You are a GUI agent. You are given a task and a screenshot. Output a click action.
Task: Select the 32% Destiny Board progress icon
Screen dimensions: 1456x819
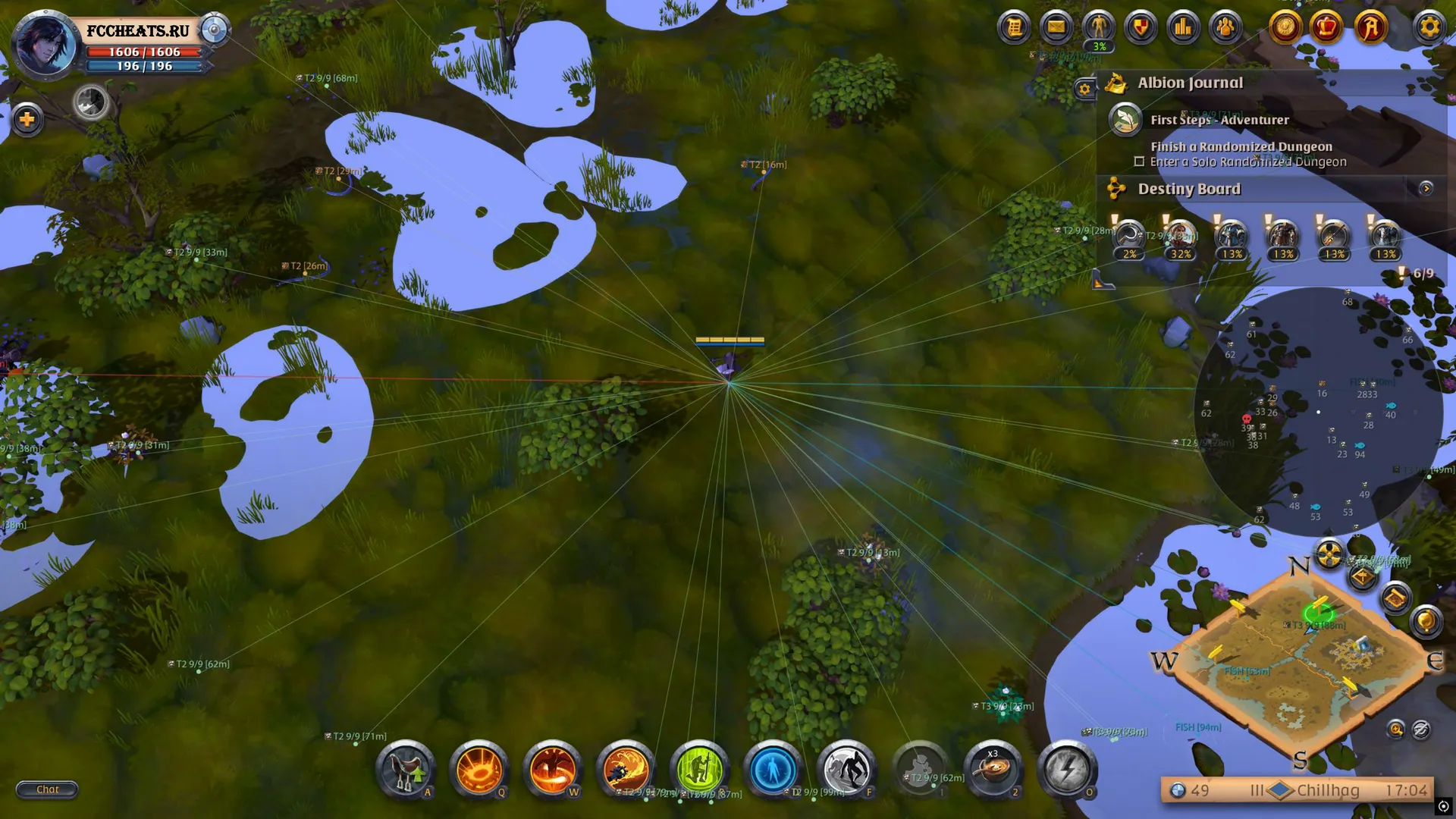pyautogui.click(x=1180, y=239)
